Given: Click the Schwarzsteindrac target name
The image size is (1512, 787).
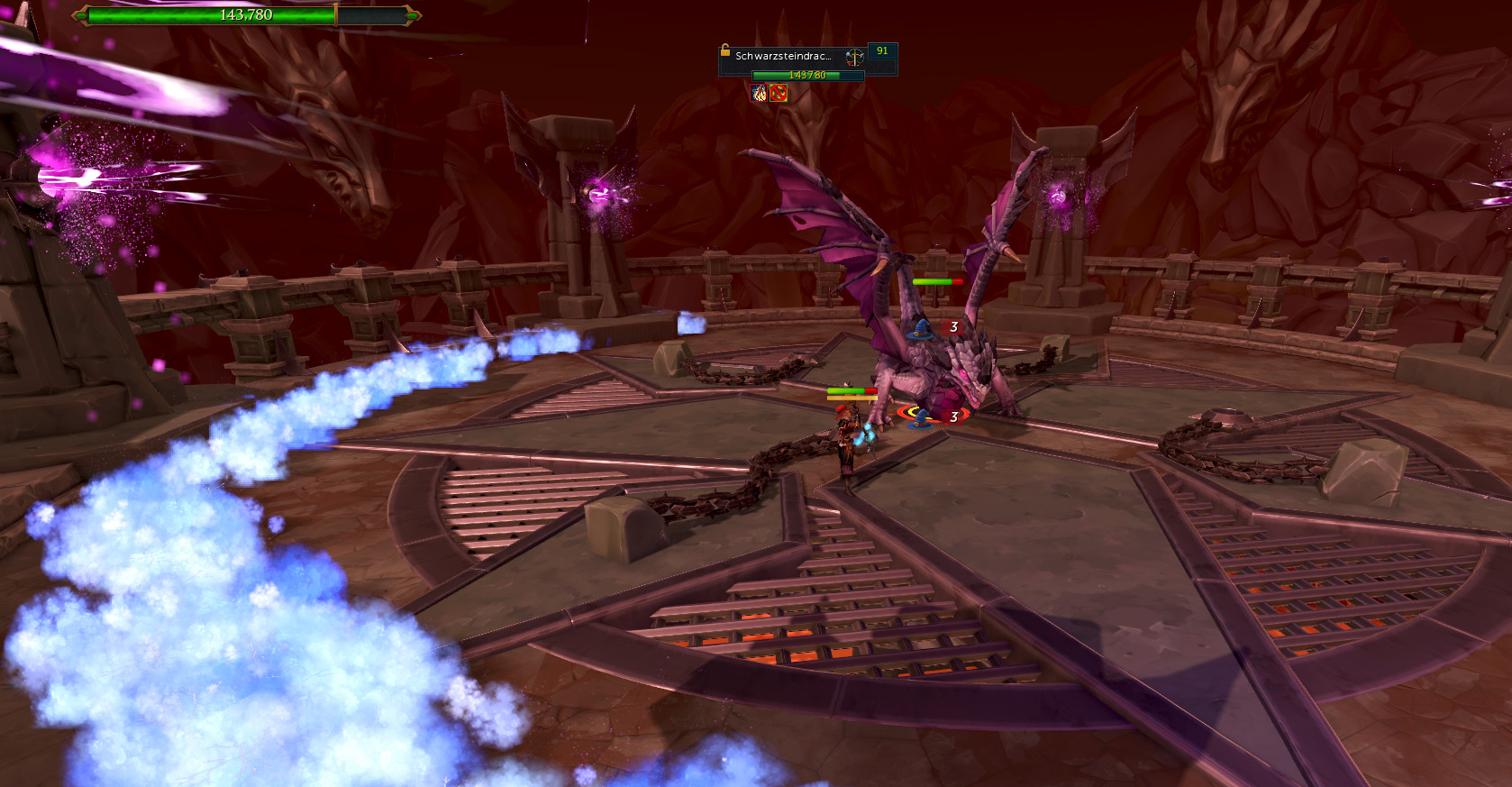Looking at the screenshot, I should pos(783,56).
